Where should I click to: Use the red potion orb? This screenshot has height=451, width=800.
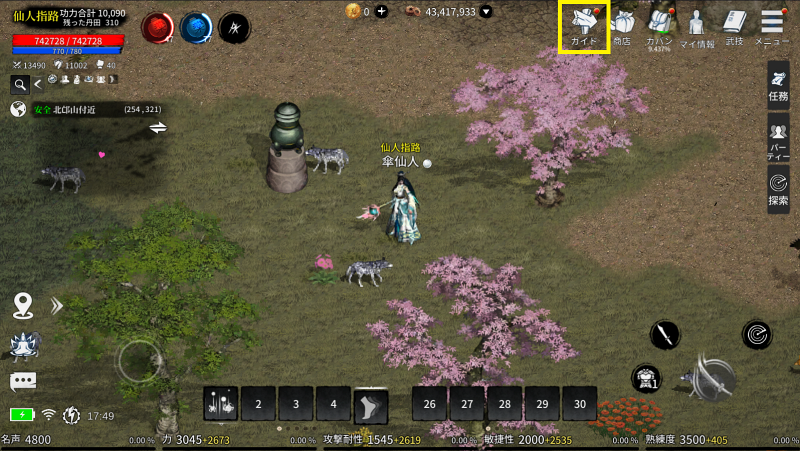[x=158, y=29]
